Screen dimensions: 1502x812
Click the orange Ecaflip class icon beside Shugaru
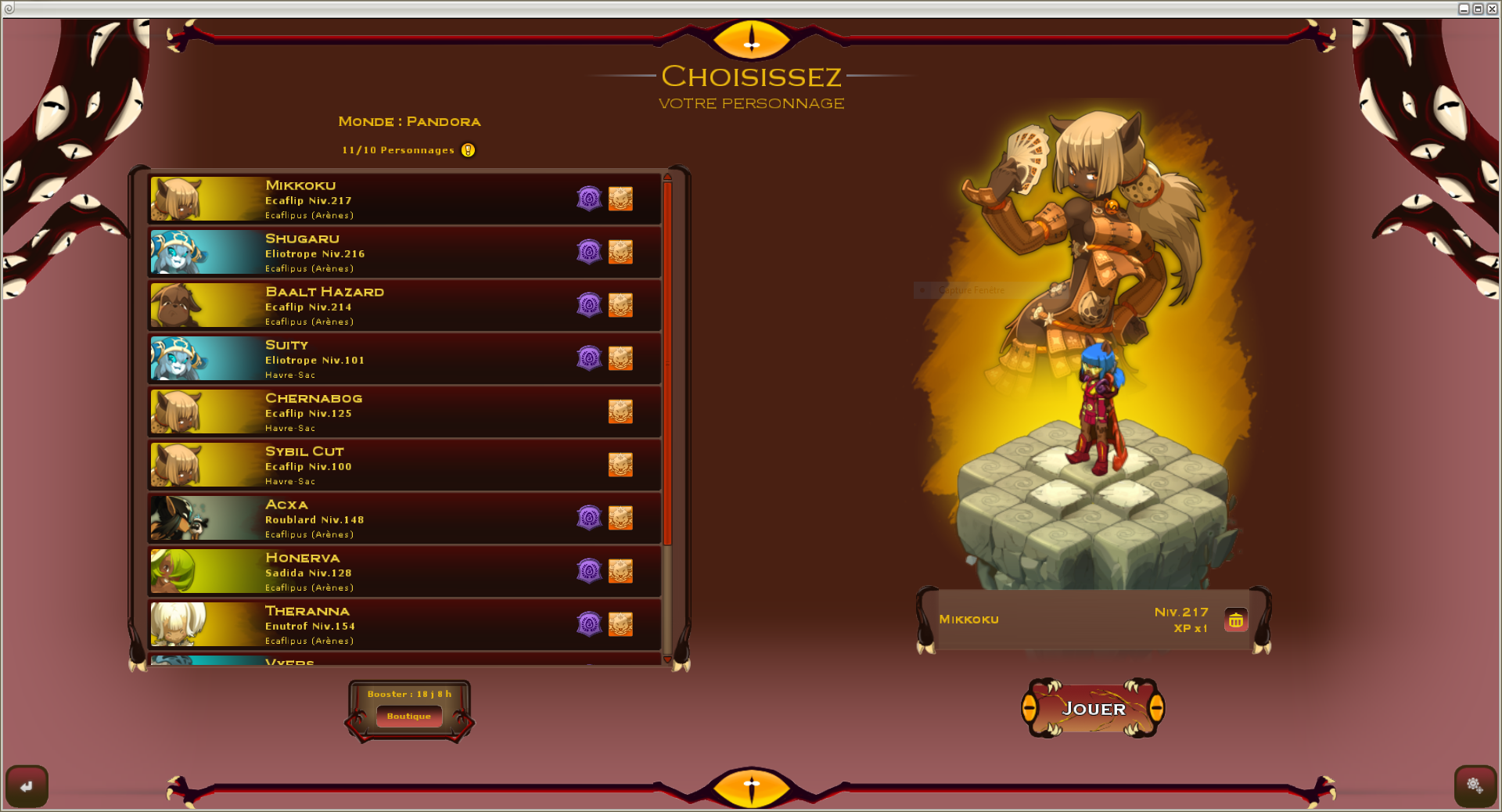pyautogui.click(x=620, y=252)
